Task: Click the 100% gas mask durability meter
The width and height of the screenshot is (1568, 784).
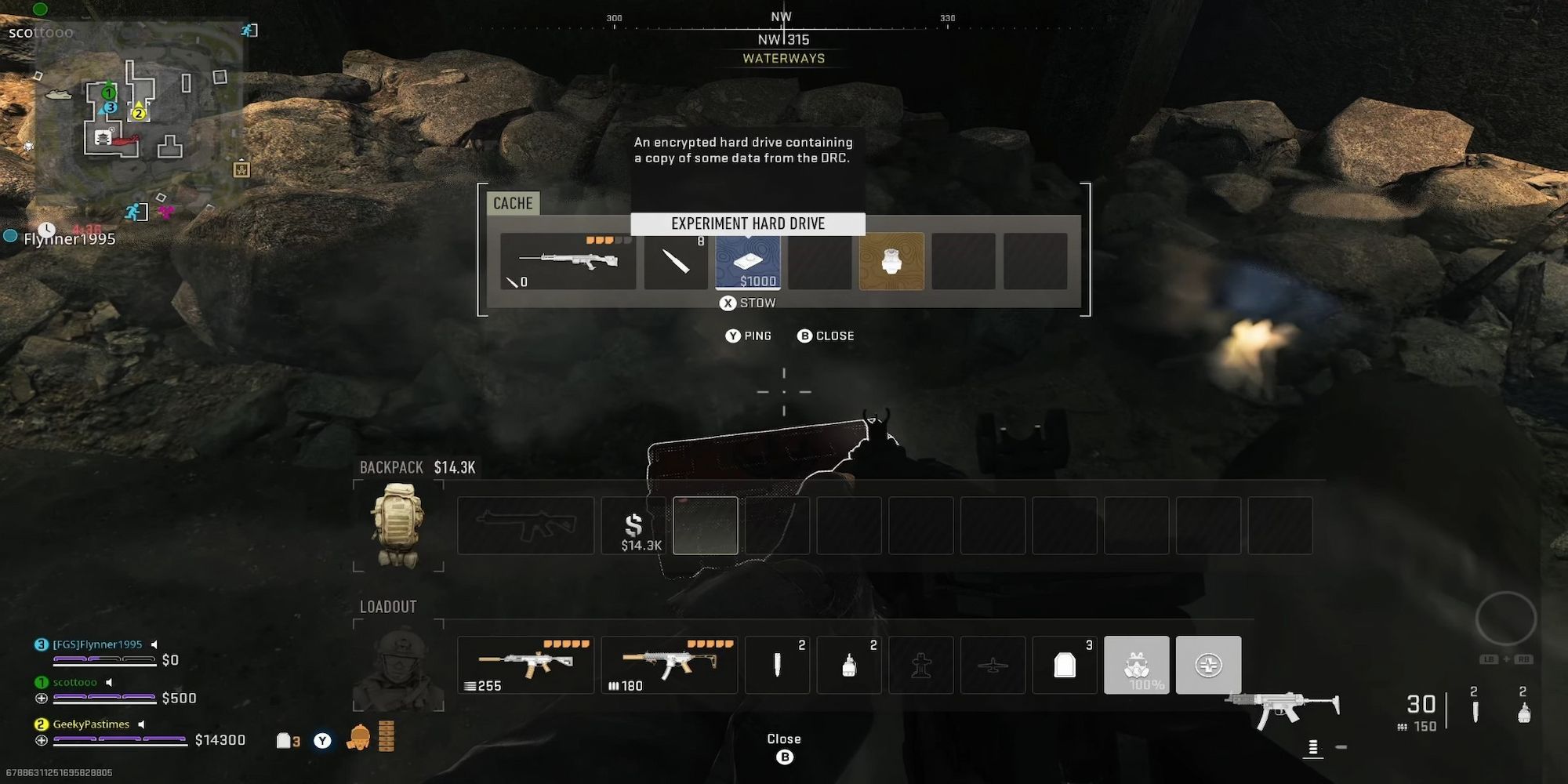Action: click(1144, 684)
